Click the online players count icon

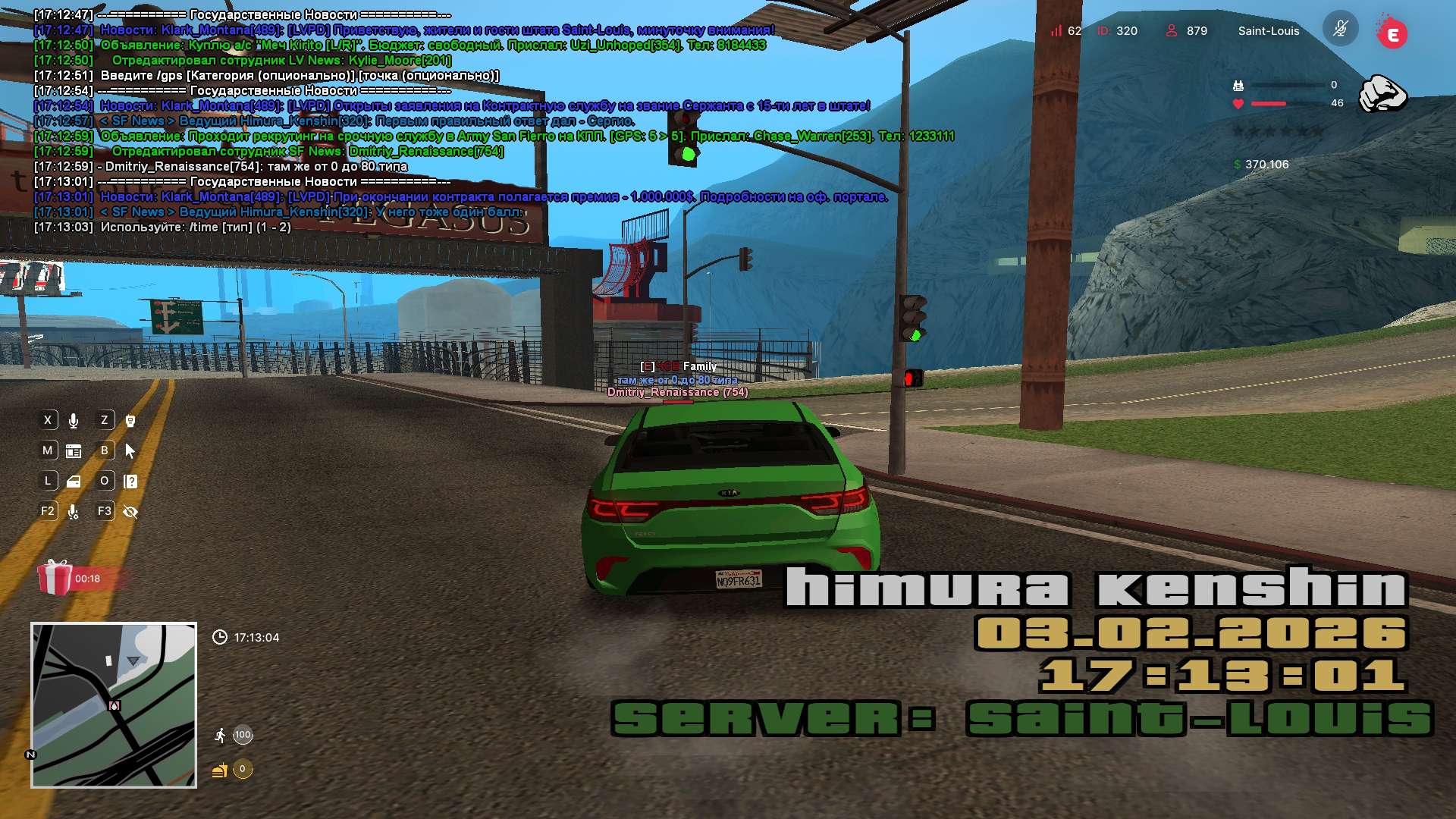(1172, 30)
